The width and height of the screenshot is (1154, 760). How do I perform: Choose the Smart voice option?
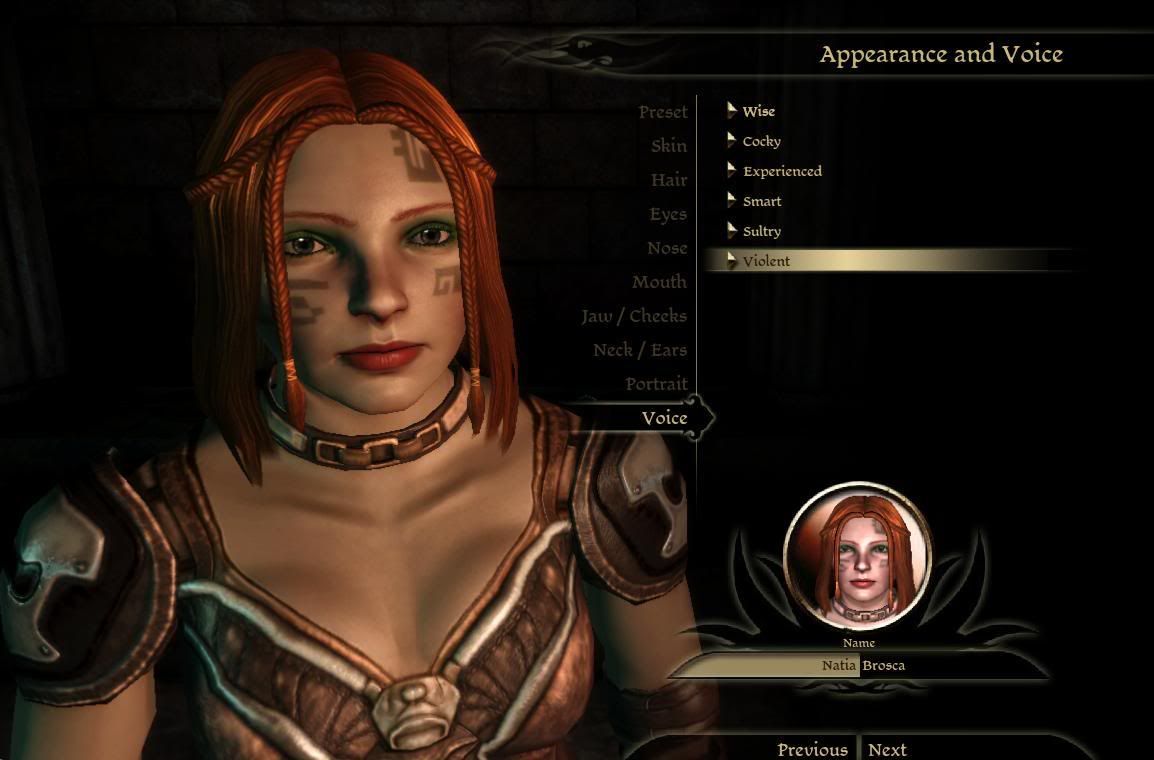(762, 201)
